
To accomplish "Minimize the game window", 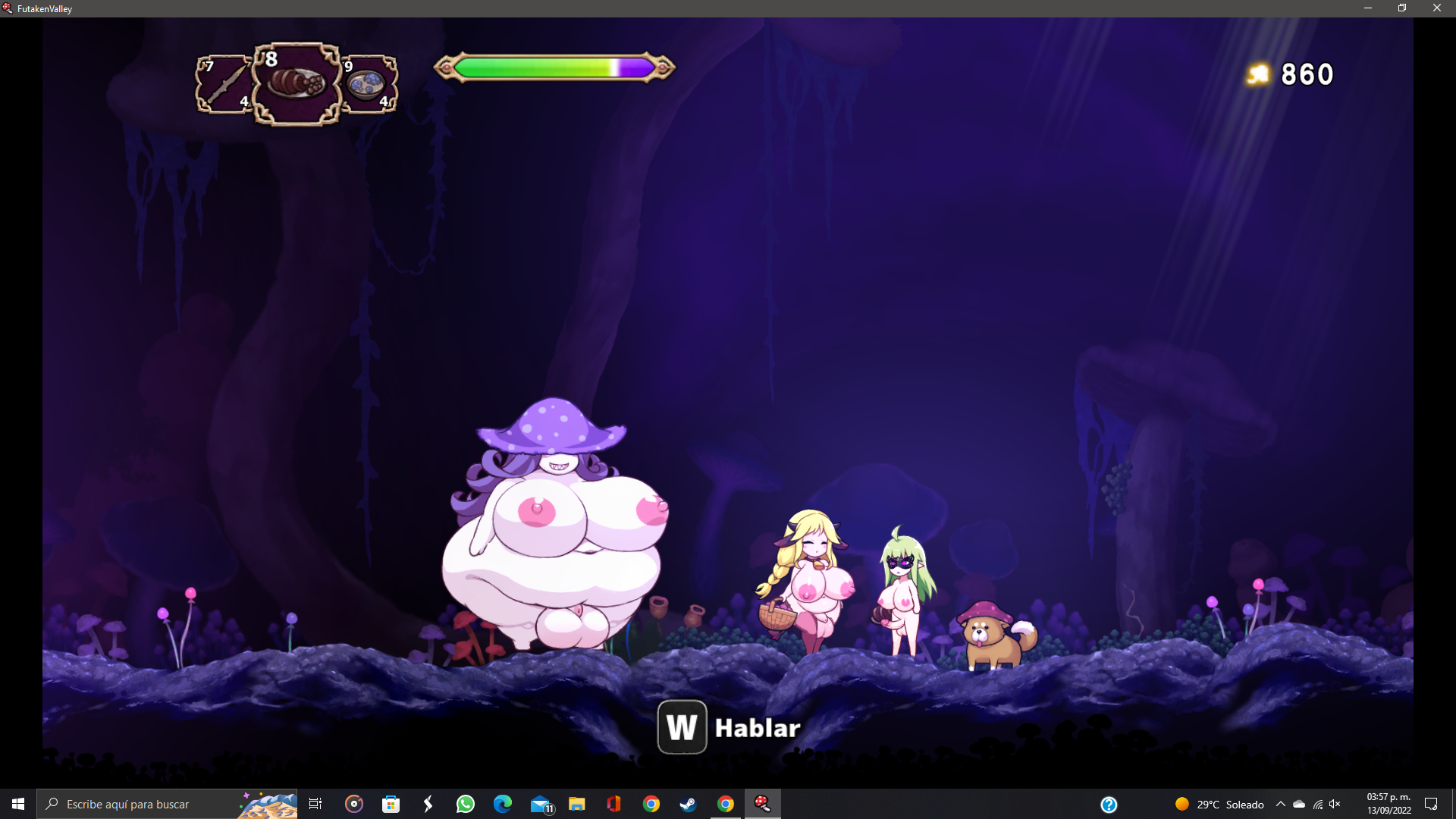I will (x=1368, y=8).
